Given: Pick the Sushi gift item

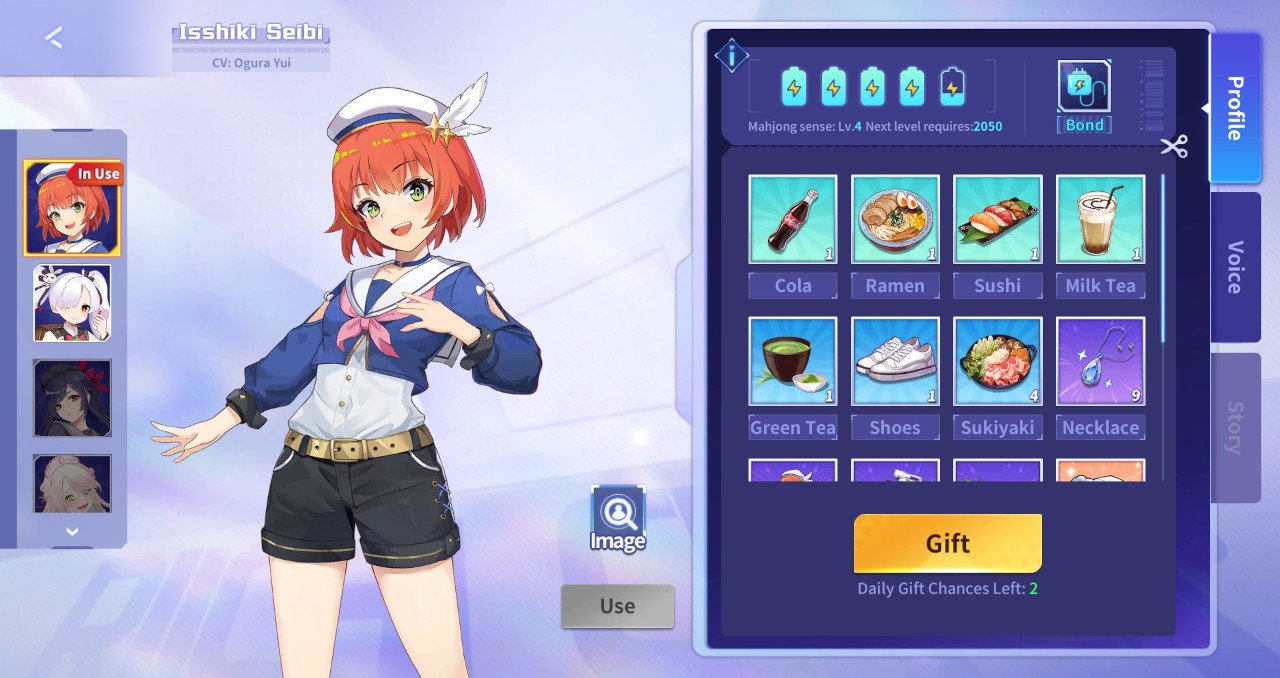Looking at the screenshot, I should (997, 220).
